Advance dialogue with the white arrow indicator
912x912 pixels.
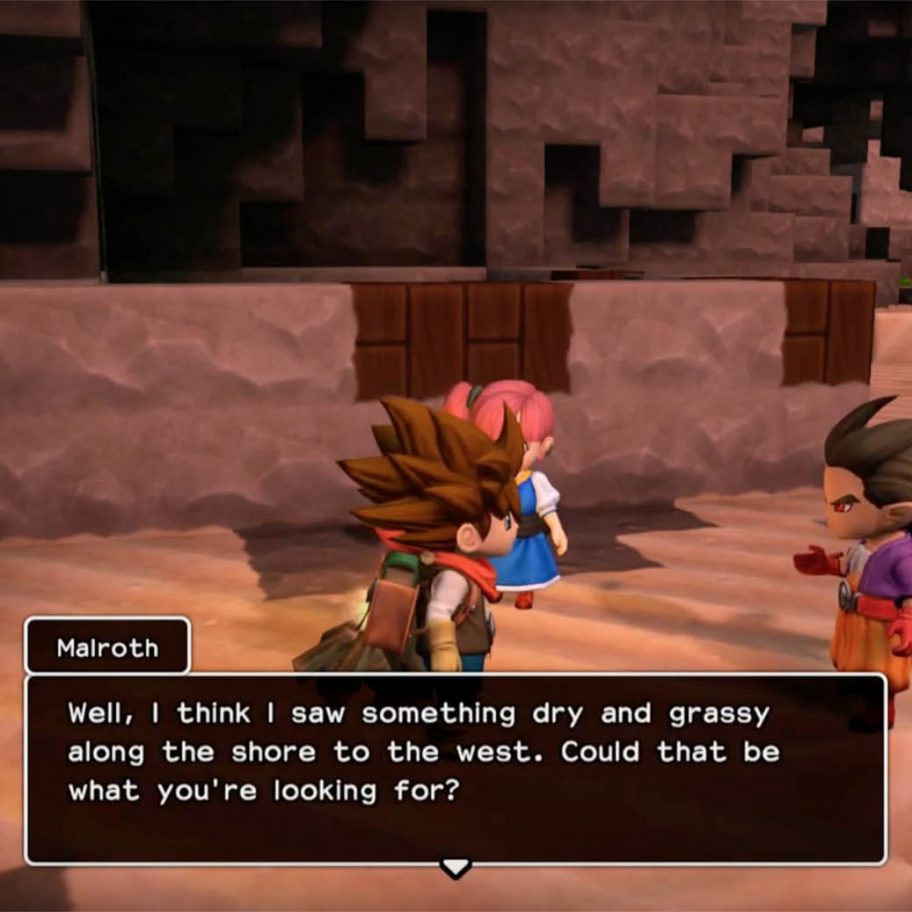pos(456,867)
